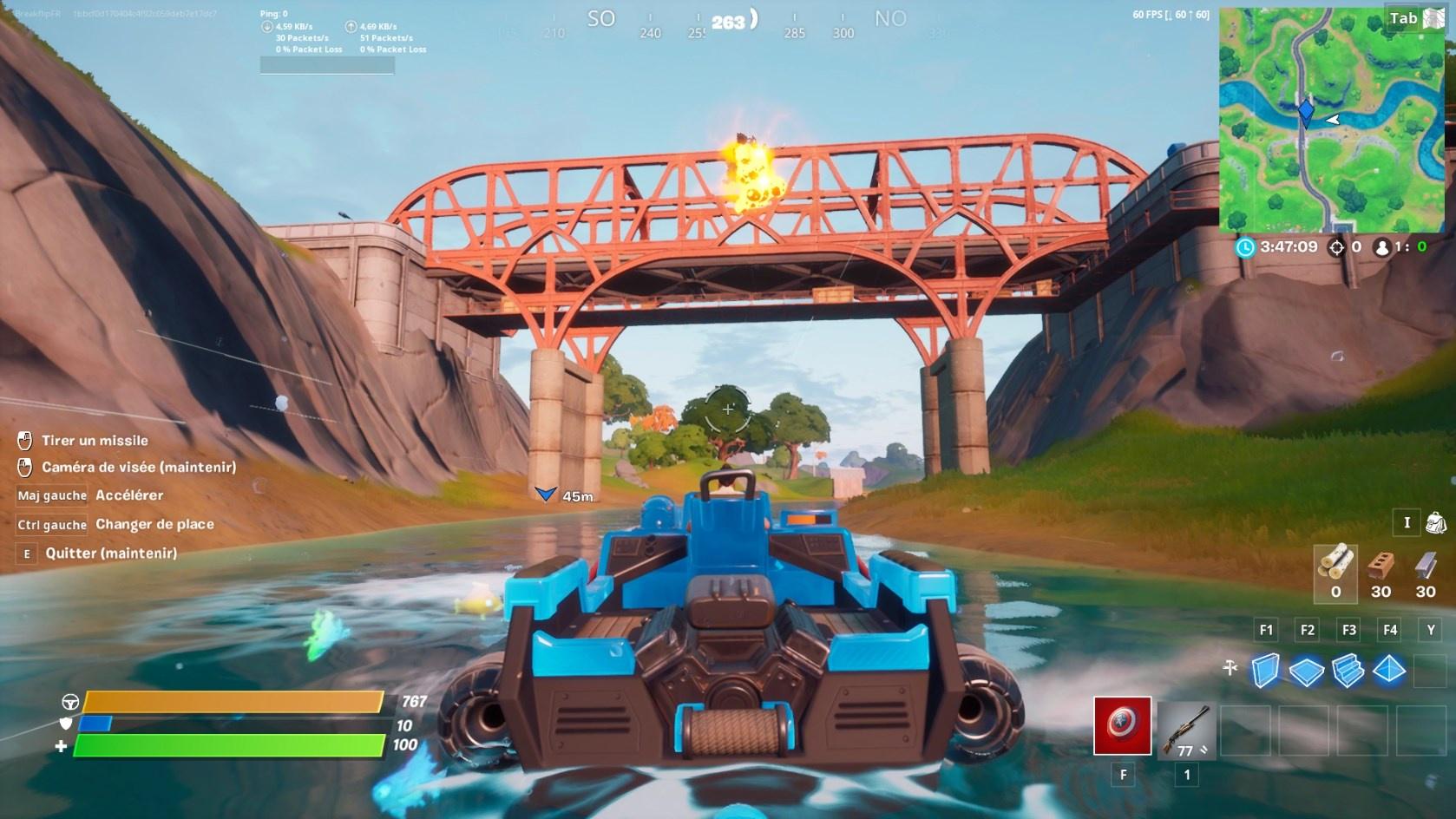
Task: Click the match timer clock icon
Action: coord(1247,247)
